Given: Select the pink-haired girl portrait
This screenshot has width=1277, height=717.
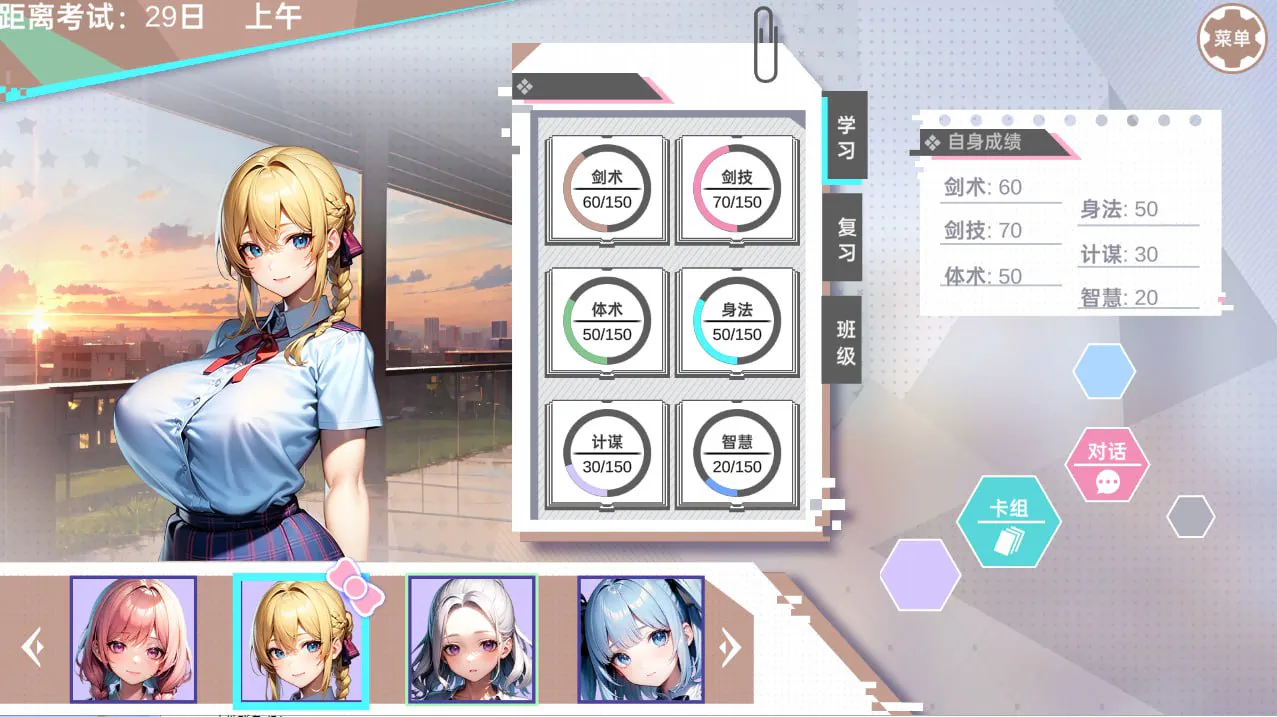Looking at the screenshot, I should [133, 639].
